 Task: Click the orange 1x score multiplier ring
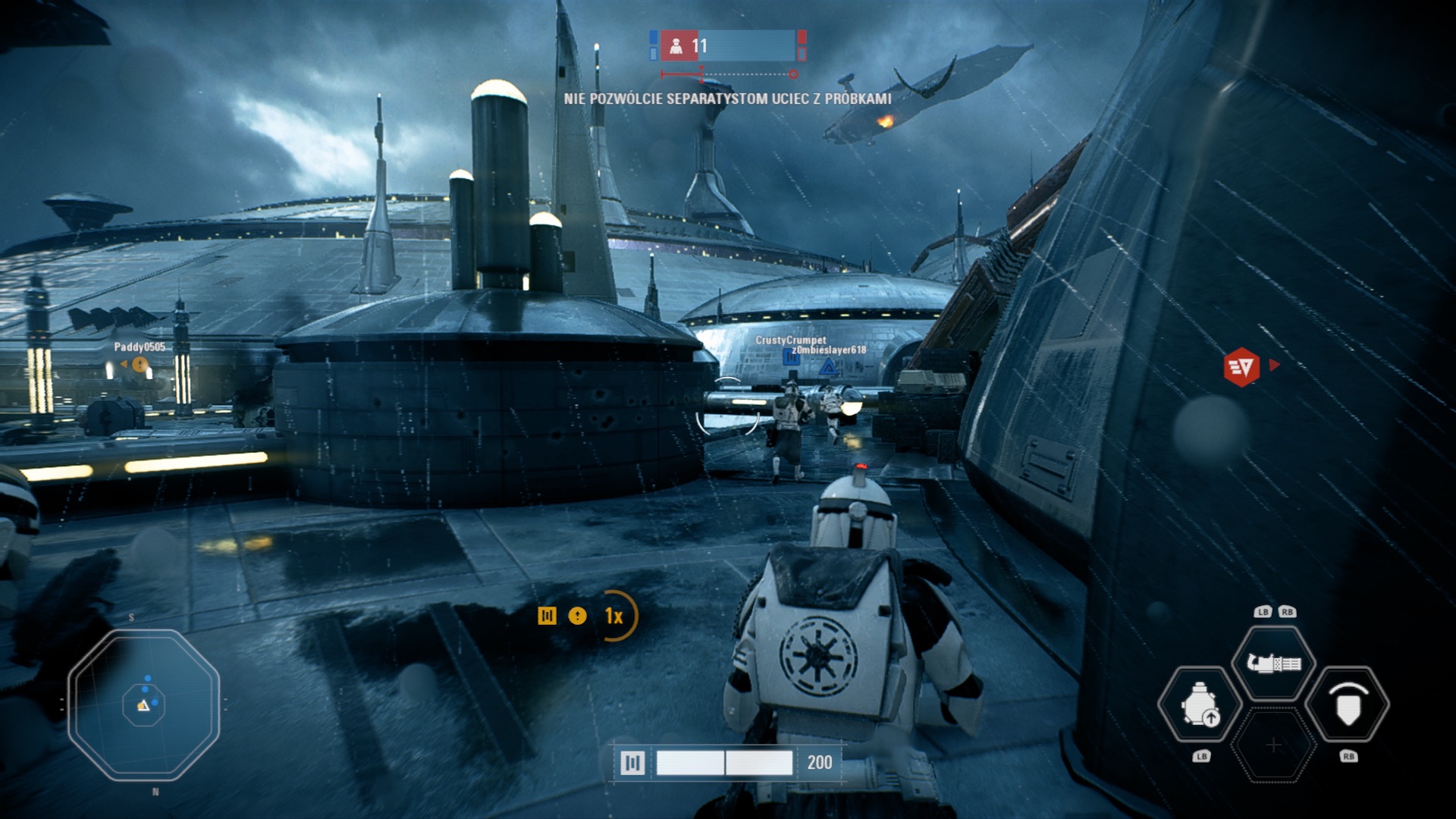click(615, 616)
